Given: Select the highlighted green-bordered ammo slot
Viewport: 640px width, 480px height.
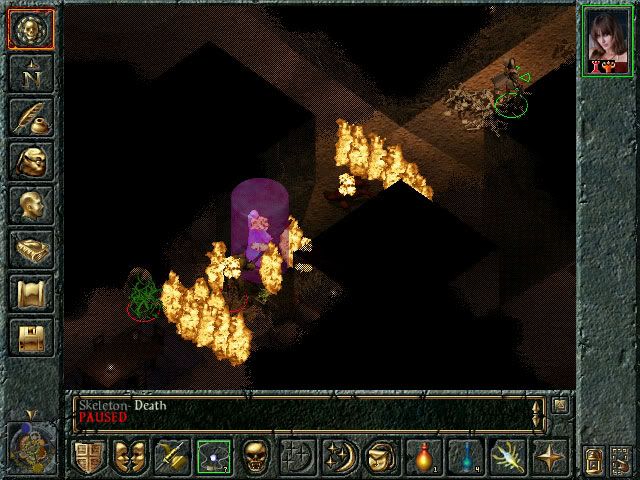Looking at the screenshot, I should 213,457.
